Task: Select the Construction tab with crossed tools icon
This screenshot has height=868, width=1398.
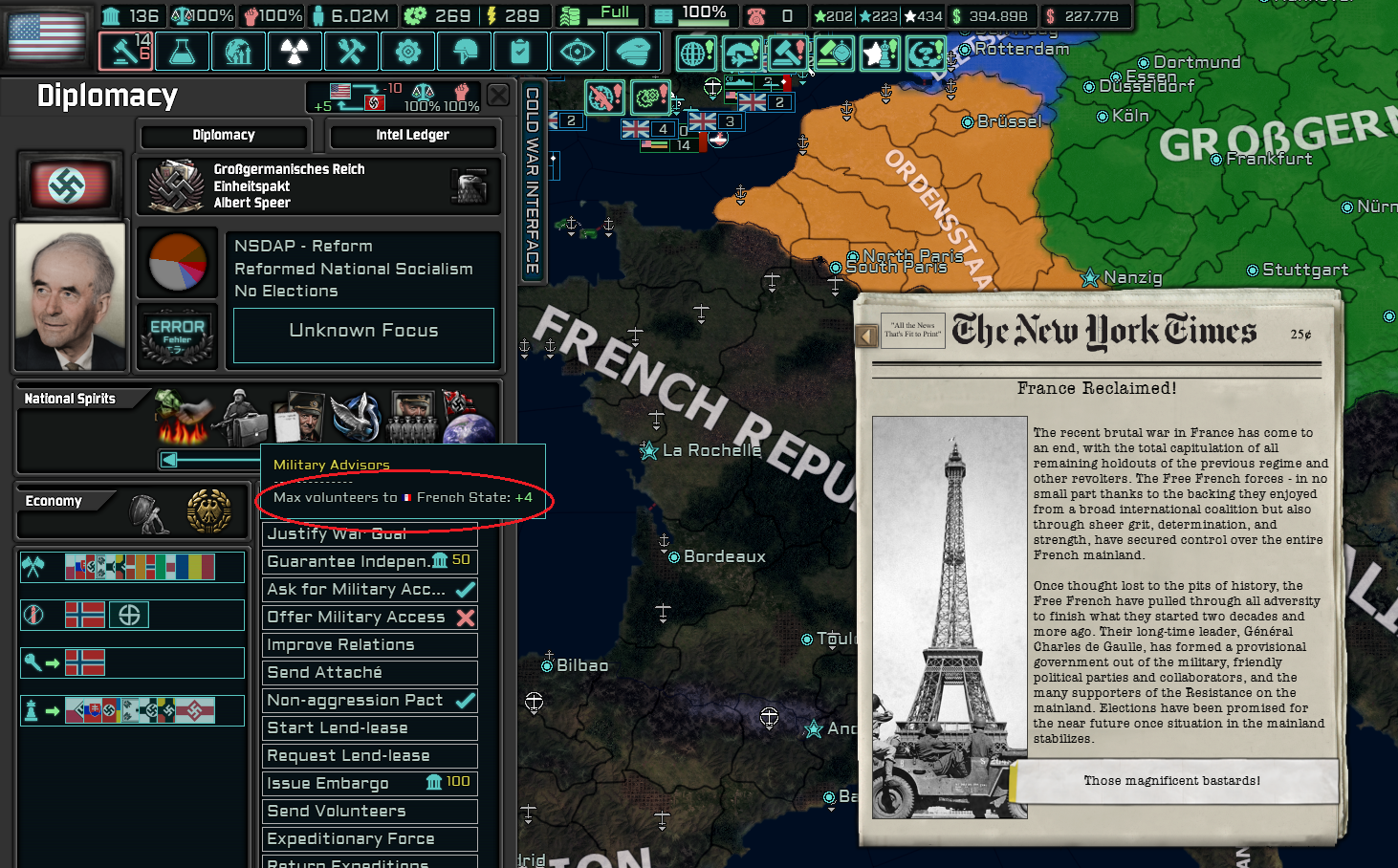Action: [x=351, y=51]
